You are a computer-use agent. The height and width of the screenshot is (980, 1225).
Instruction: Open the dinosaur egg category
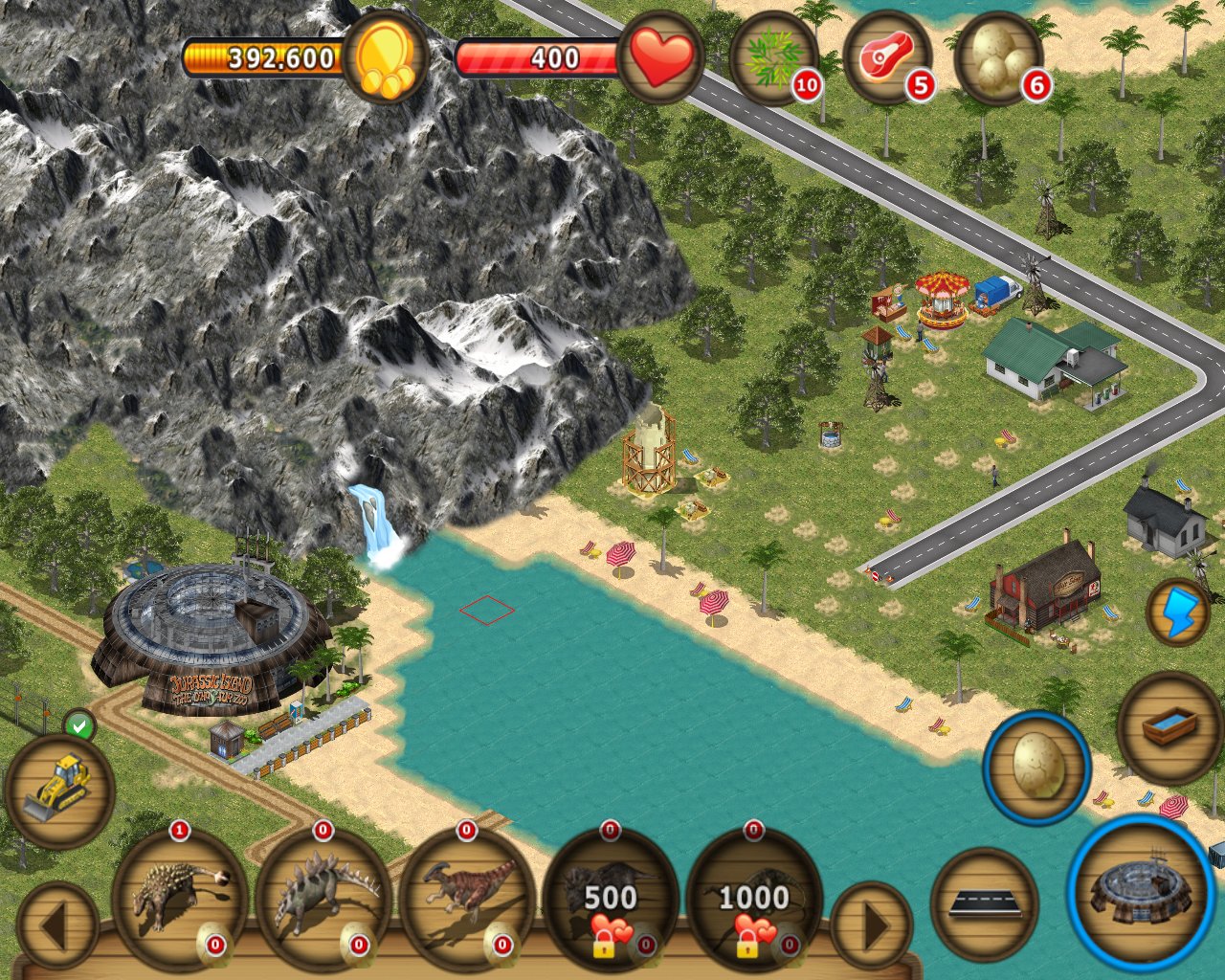[1036, 767]
